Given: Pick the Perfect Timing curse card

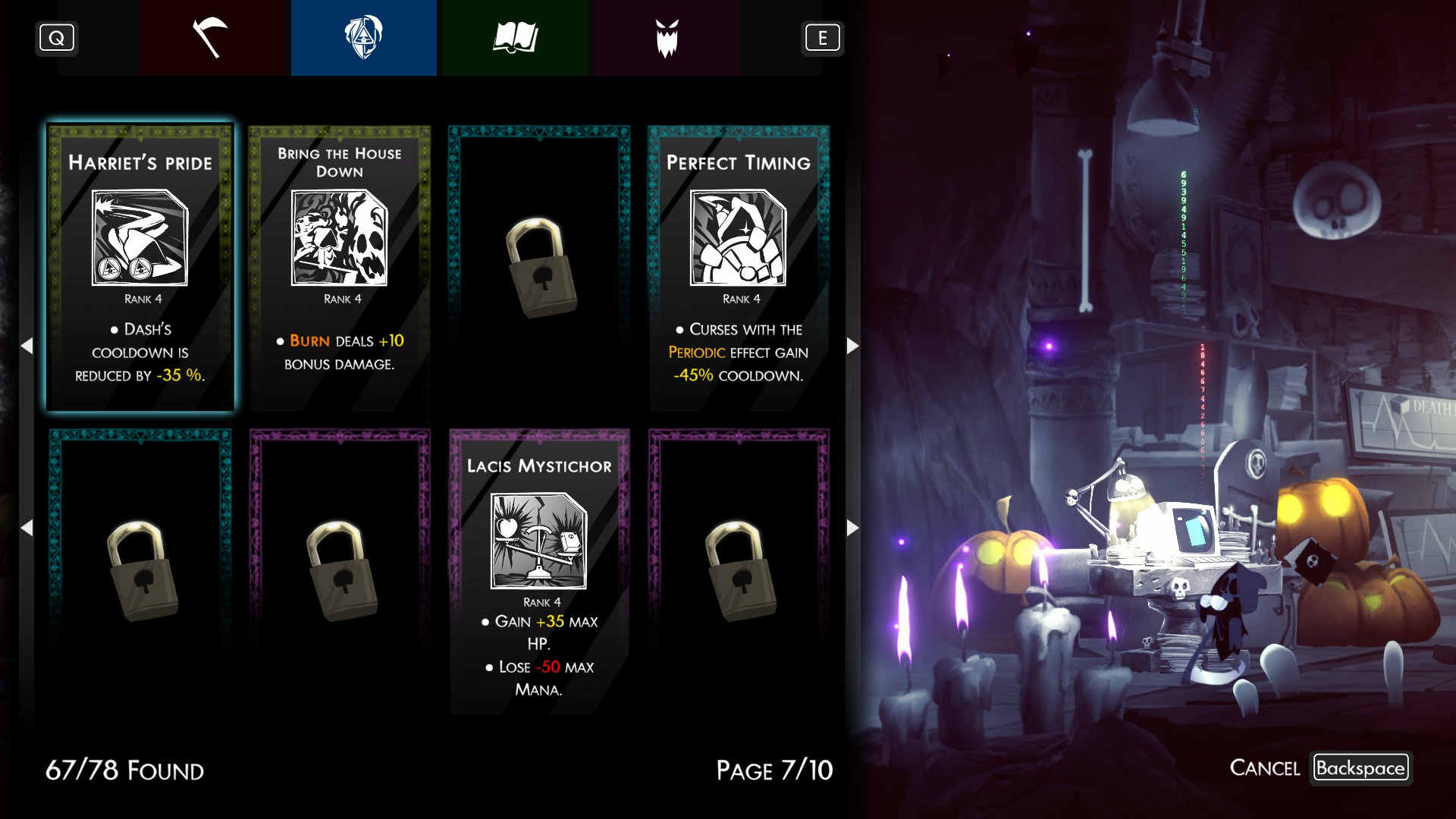Looking at the screenshot, I should pyautogui.click(x=739, y=268).
